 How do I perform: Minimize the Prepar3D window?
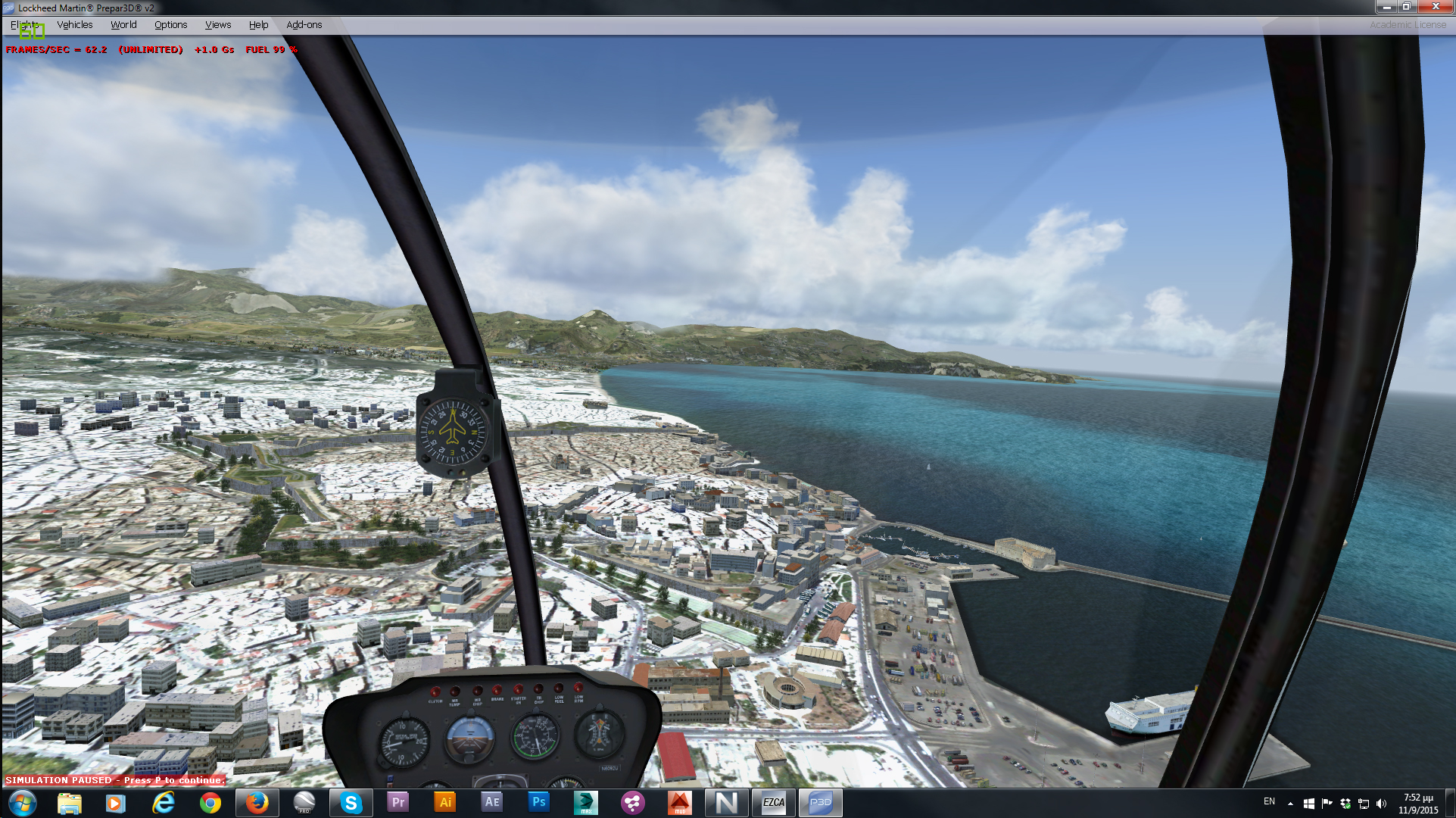pyautogui.click(x=1386, y=7)
